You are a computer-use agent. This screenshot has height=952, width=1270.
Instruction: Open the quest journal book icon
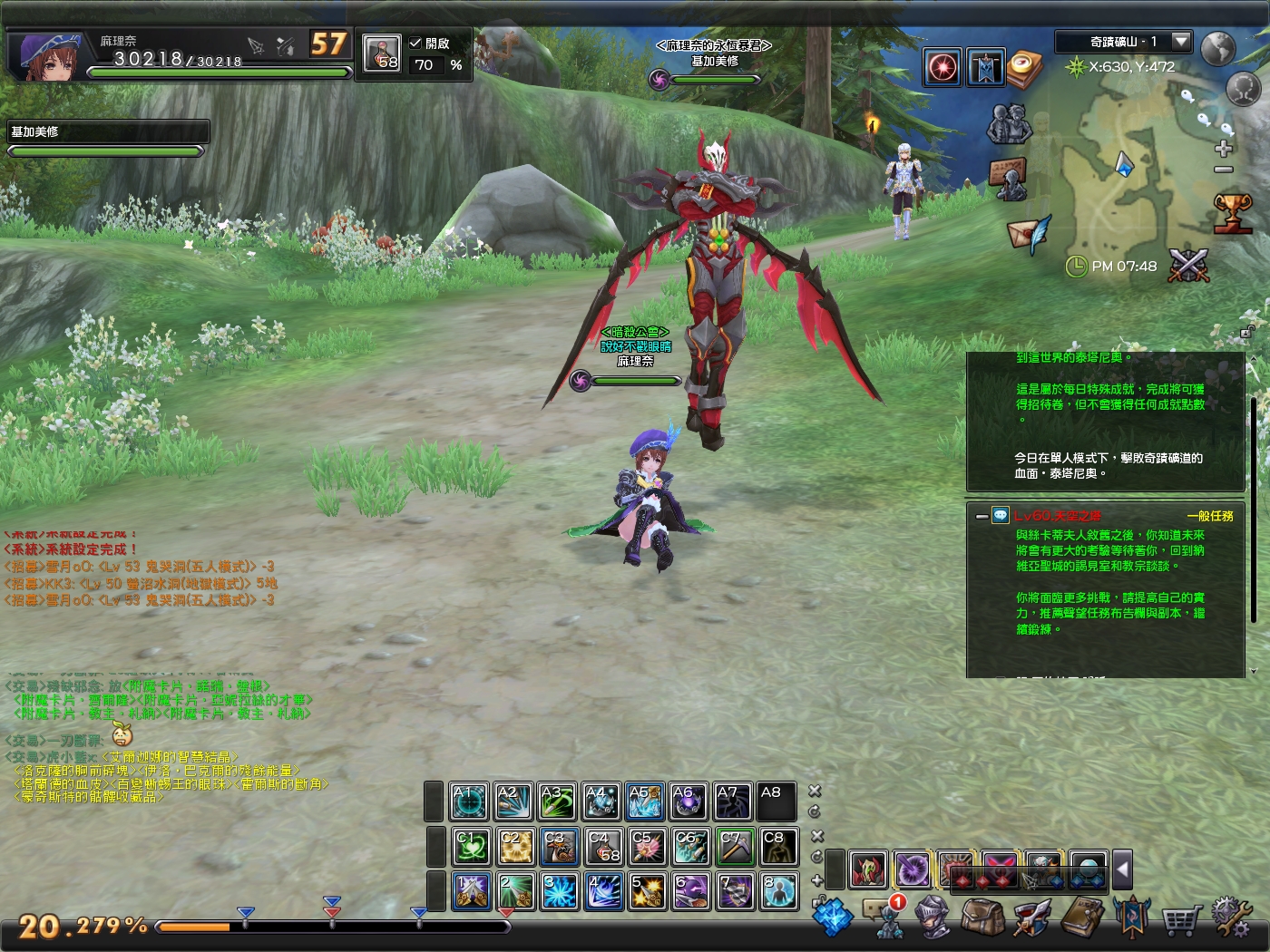point(1084,918)
